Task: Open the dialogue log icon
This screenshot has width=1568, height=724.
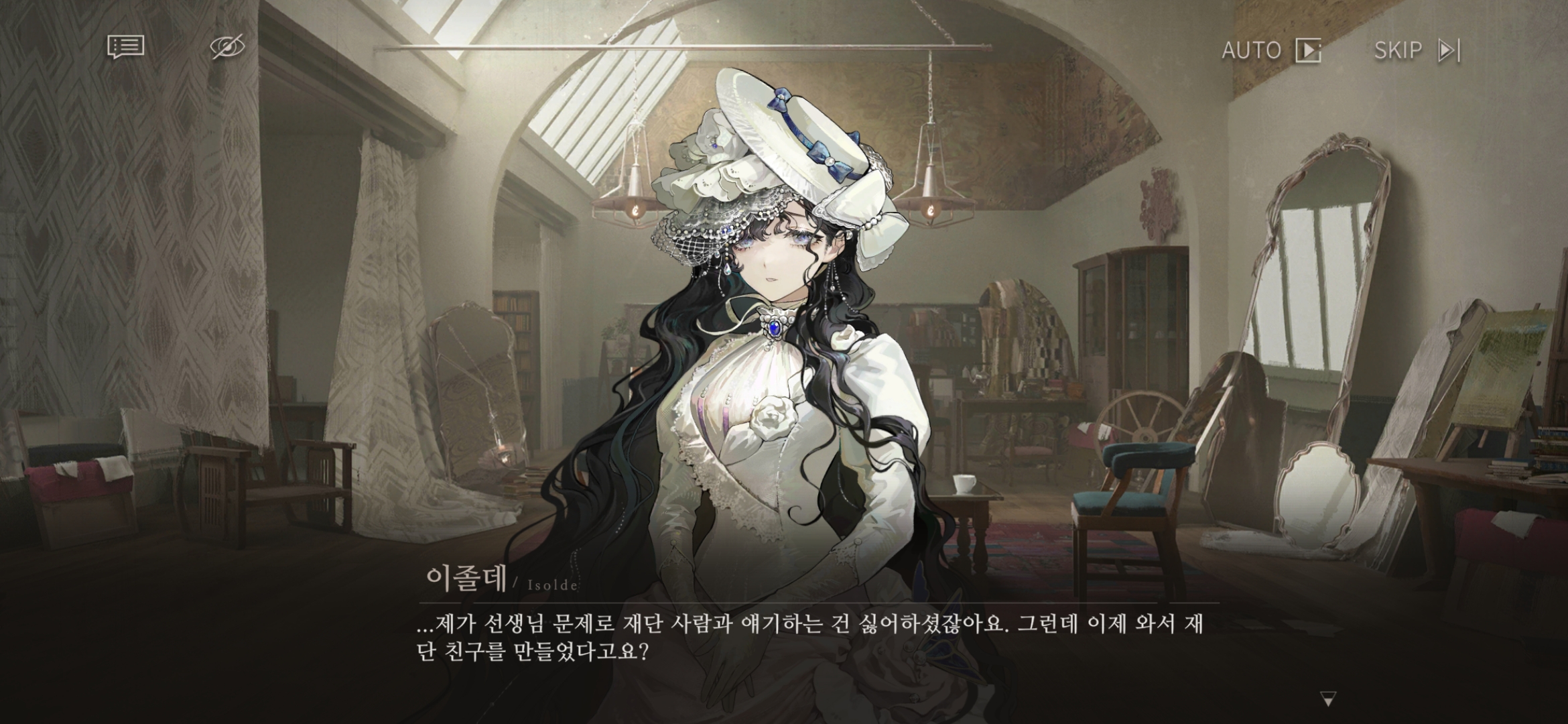Action: click(x=126, y=47)
